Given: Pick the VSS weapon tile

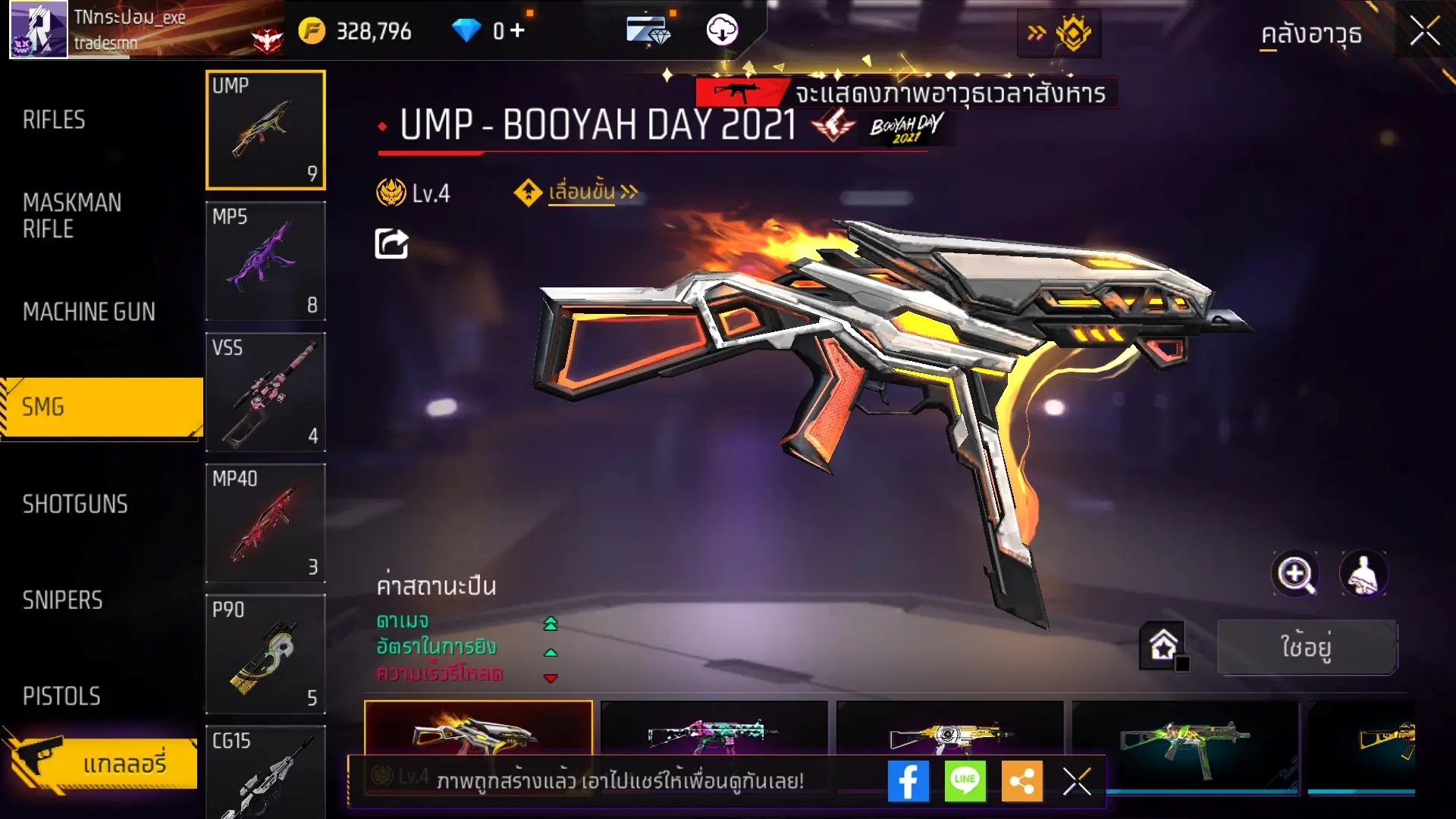Looking at the screenshot, I should 265,392.
